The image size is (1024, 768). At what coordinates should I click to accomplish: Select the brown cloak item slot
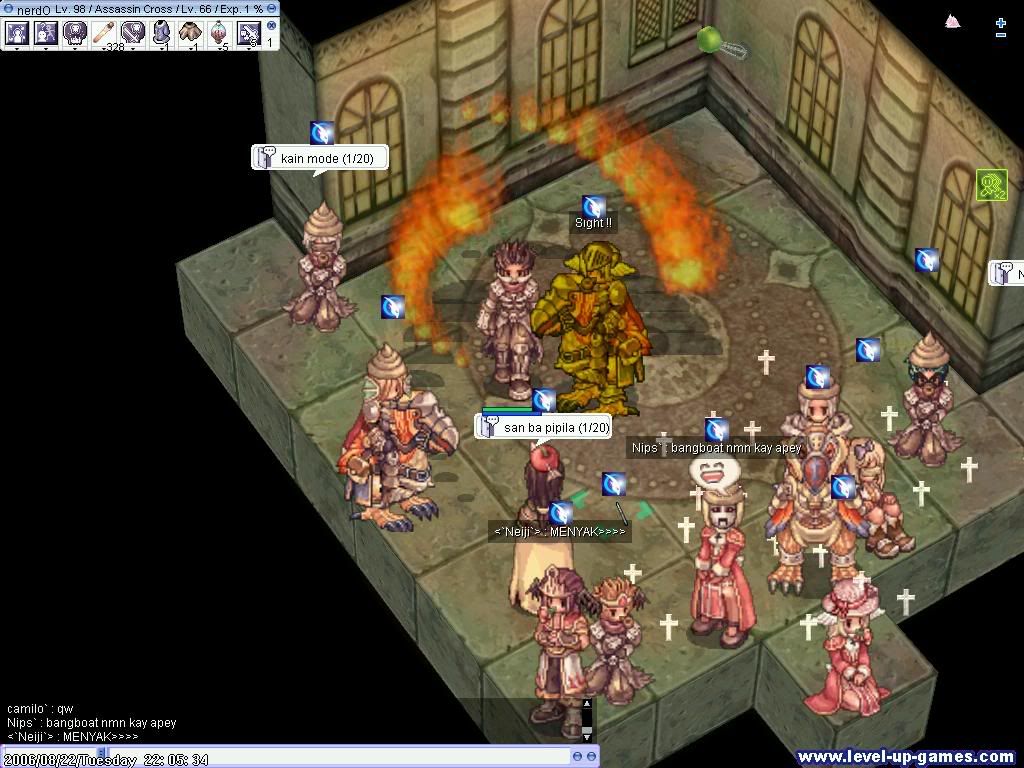[x=191, y=33]
